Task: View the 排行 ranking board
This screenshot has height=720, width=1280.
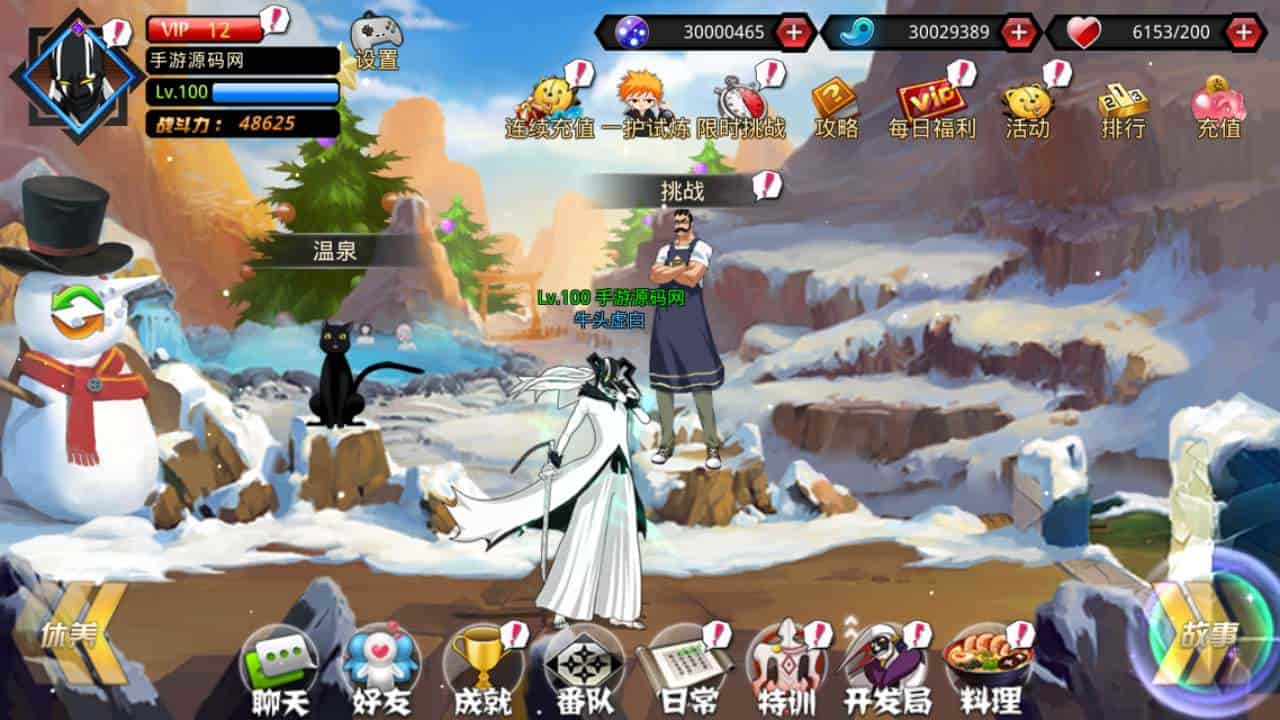Action: coord(1123,104)
